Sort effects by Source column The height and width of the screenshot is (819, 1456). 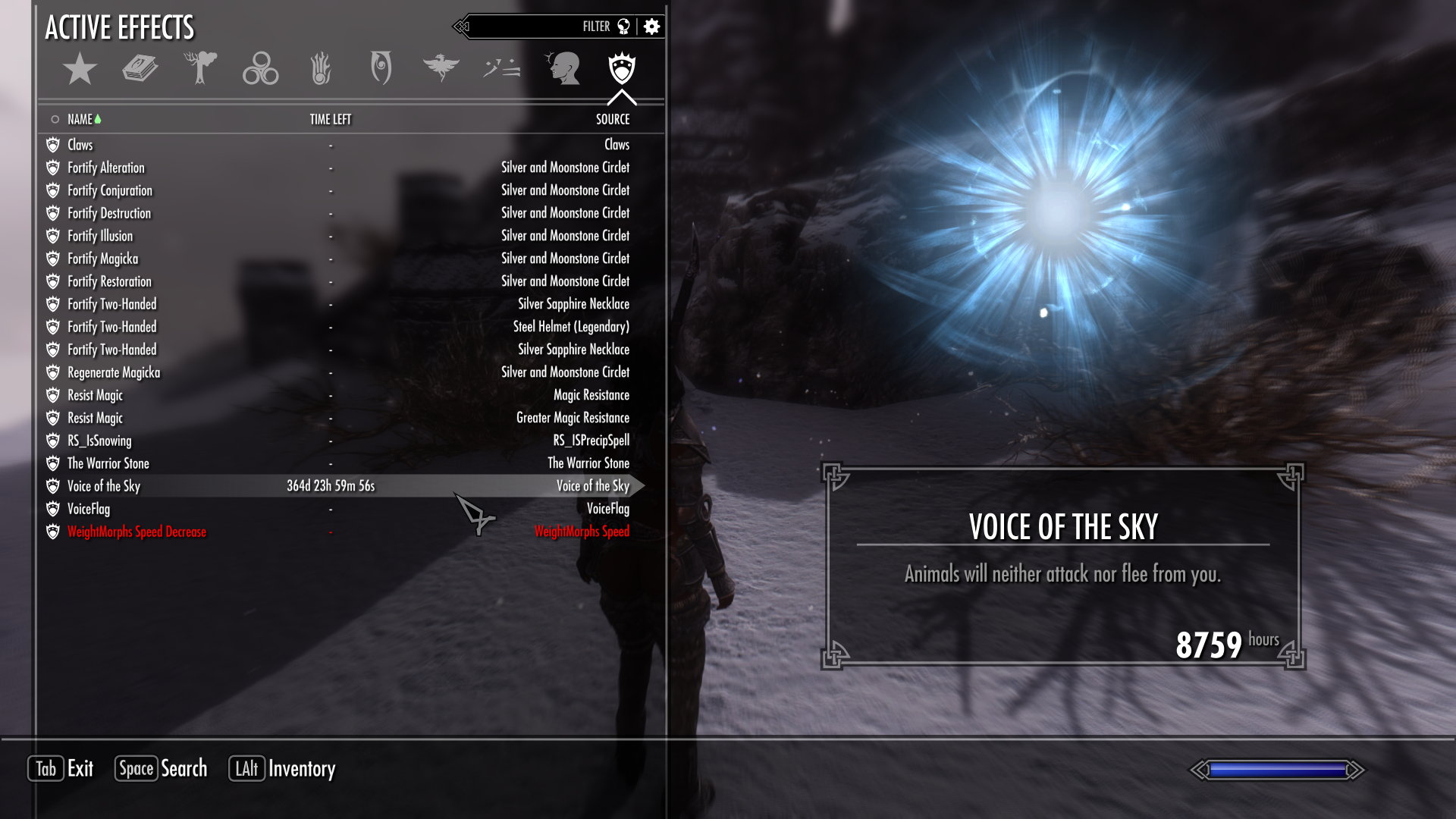(612, 119)
